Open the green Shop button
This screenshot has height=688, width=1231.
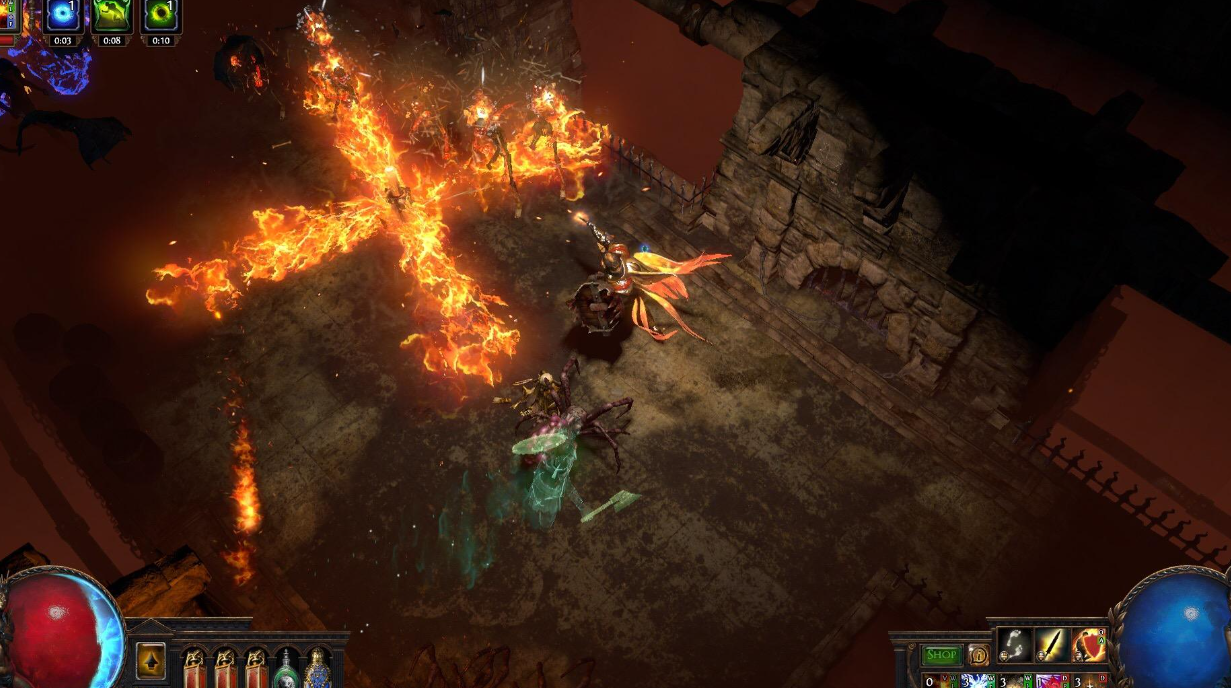click(x=941, y=655)
